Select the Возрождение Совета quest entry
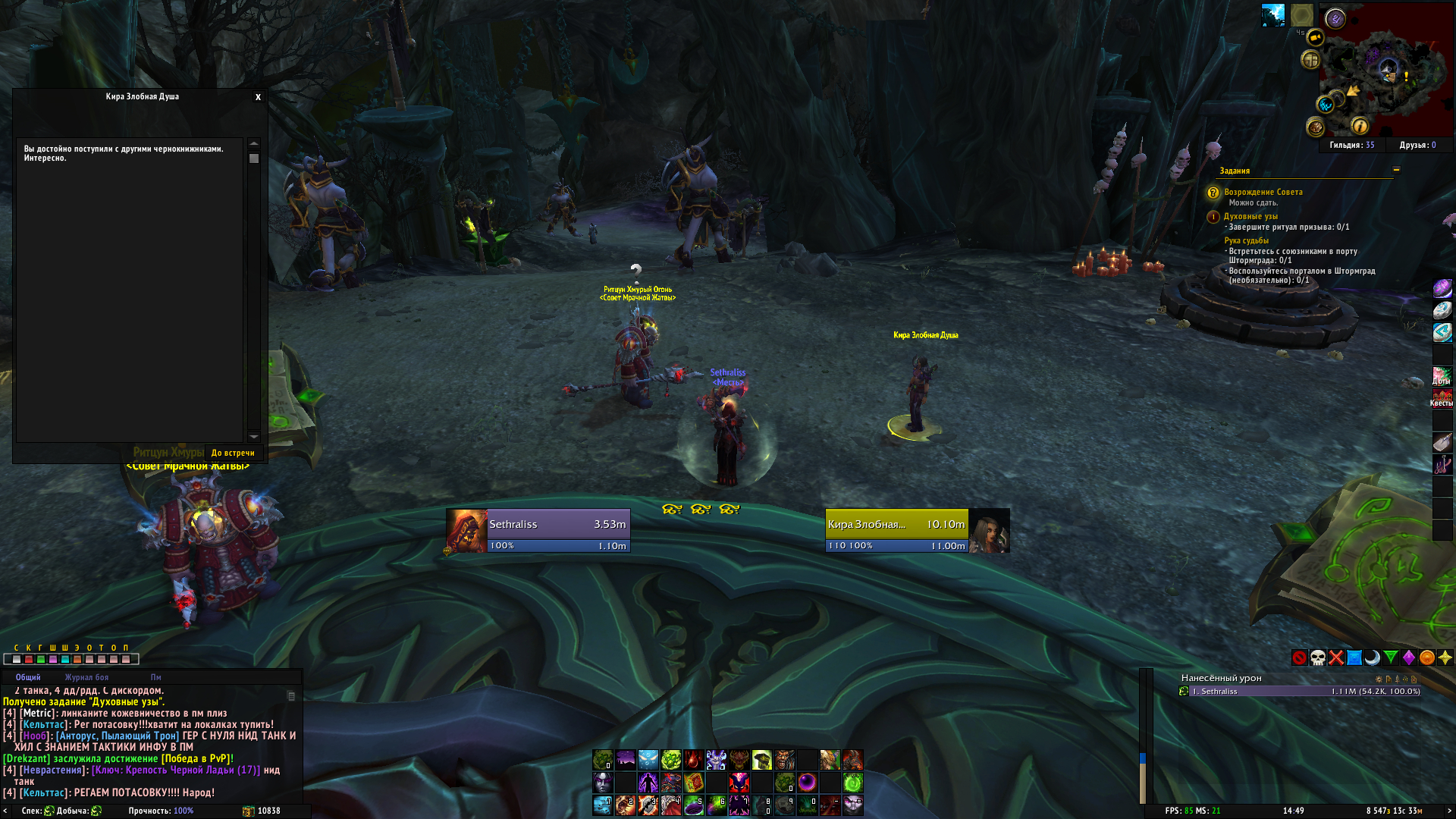The image size is (1456, 819). pos(1263,192)
